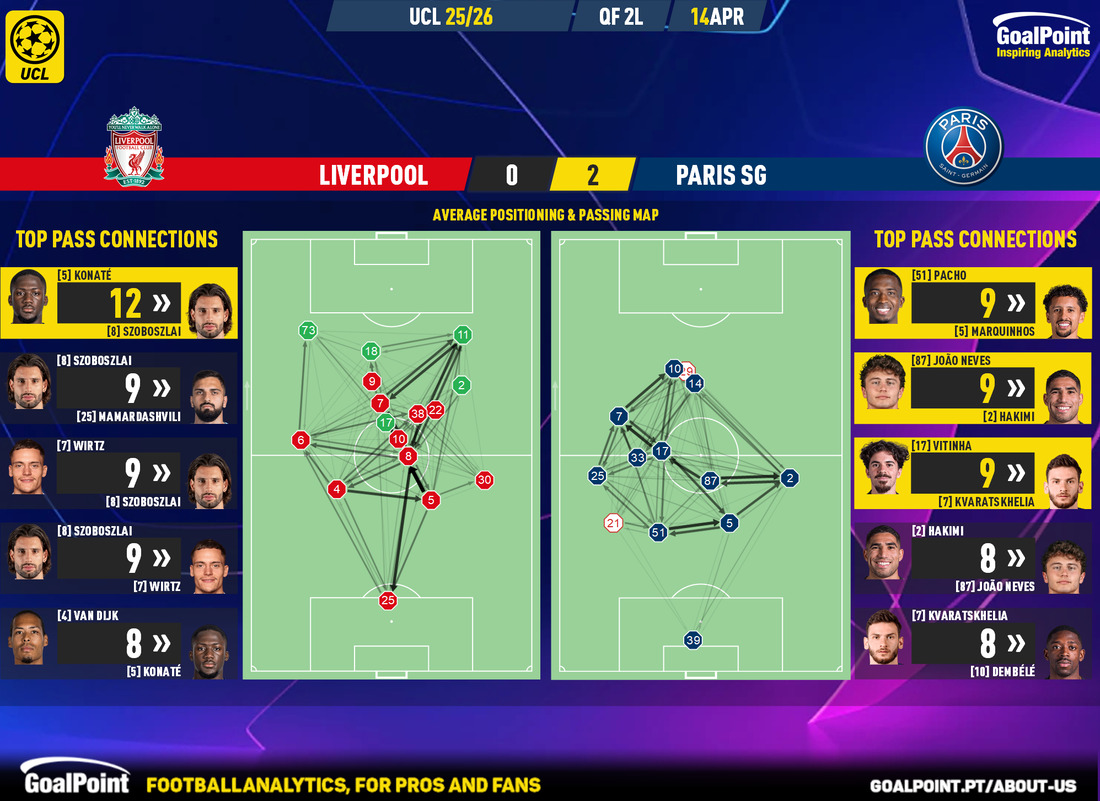The image size is (1100, 801).
Task: Select the Konaté to Szoboszlai pass connection row
Action: tap(120, 303)
